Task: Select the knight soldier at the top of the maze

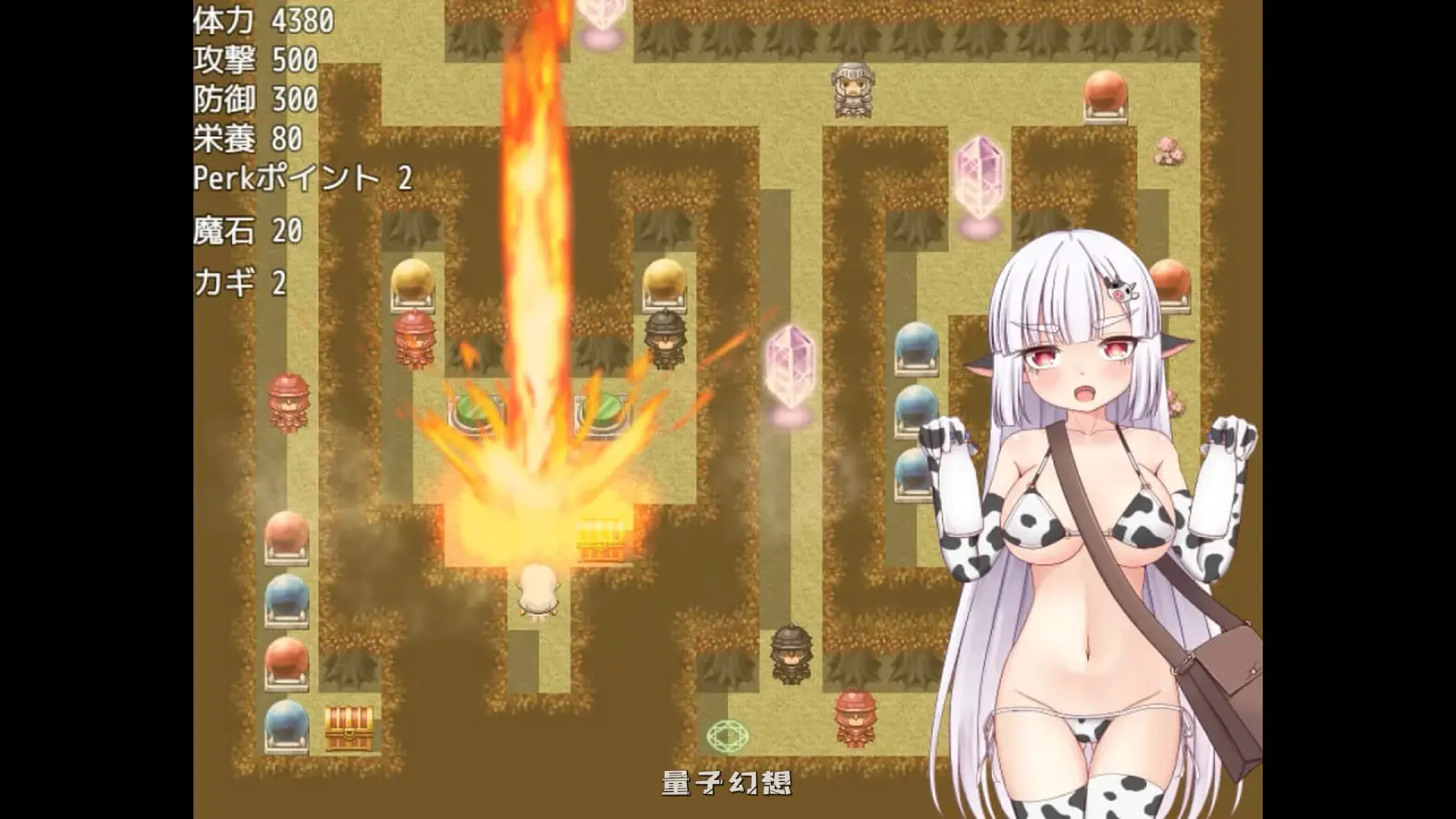Action: tap(855, 88)
